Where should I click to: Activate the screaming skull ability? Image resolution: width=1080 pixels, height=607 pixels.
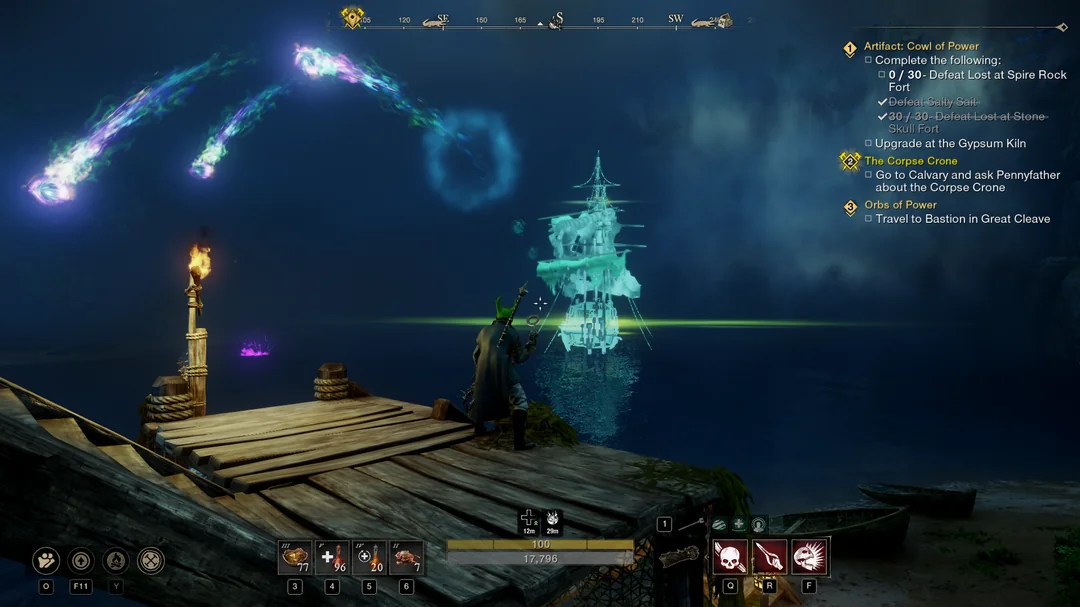809,557
